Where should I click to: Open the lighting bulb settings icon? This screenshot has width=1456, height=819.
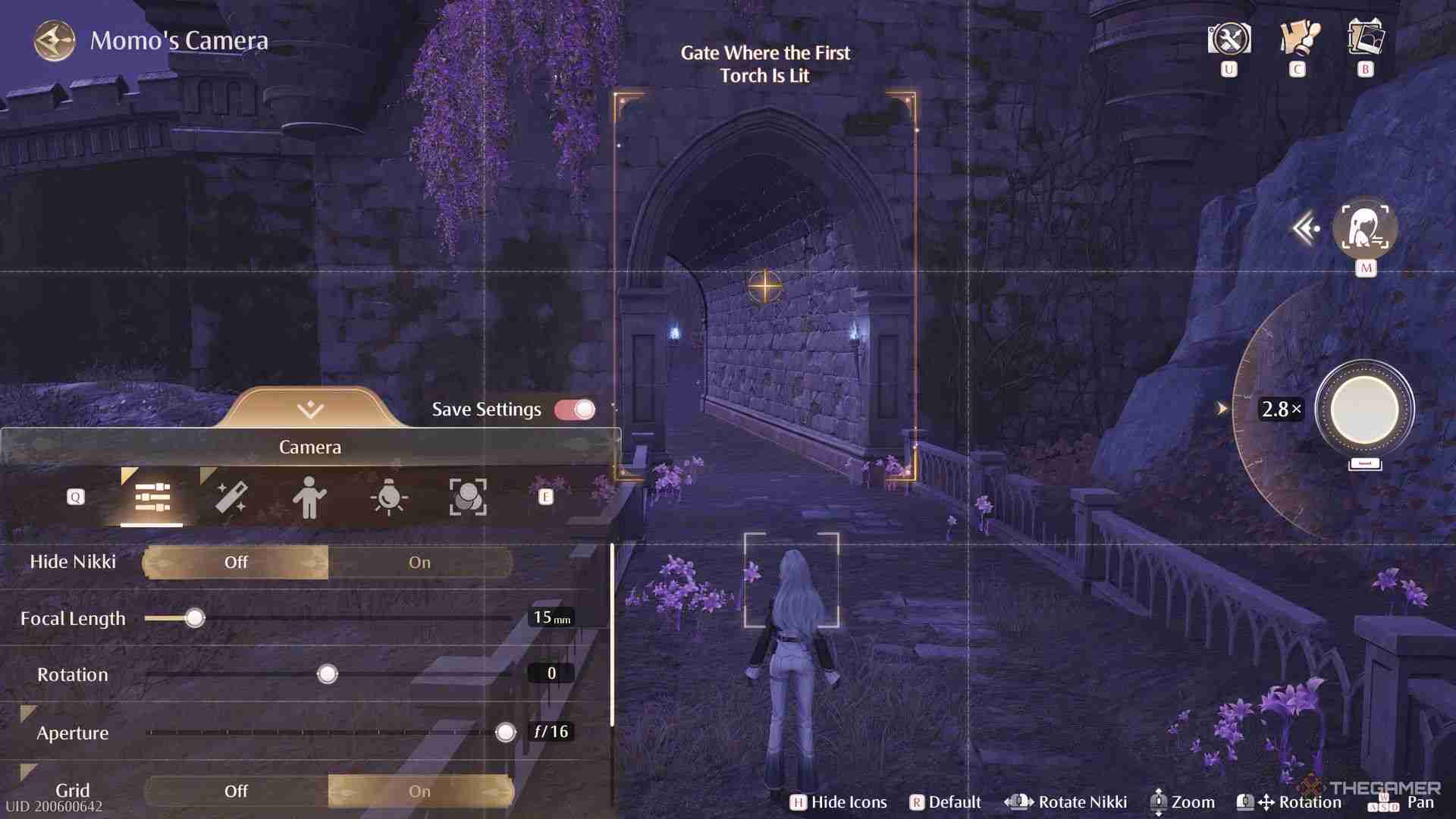[x=388, y=497]
